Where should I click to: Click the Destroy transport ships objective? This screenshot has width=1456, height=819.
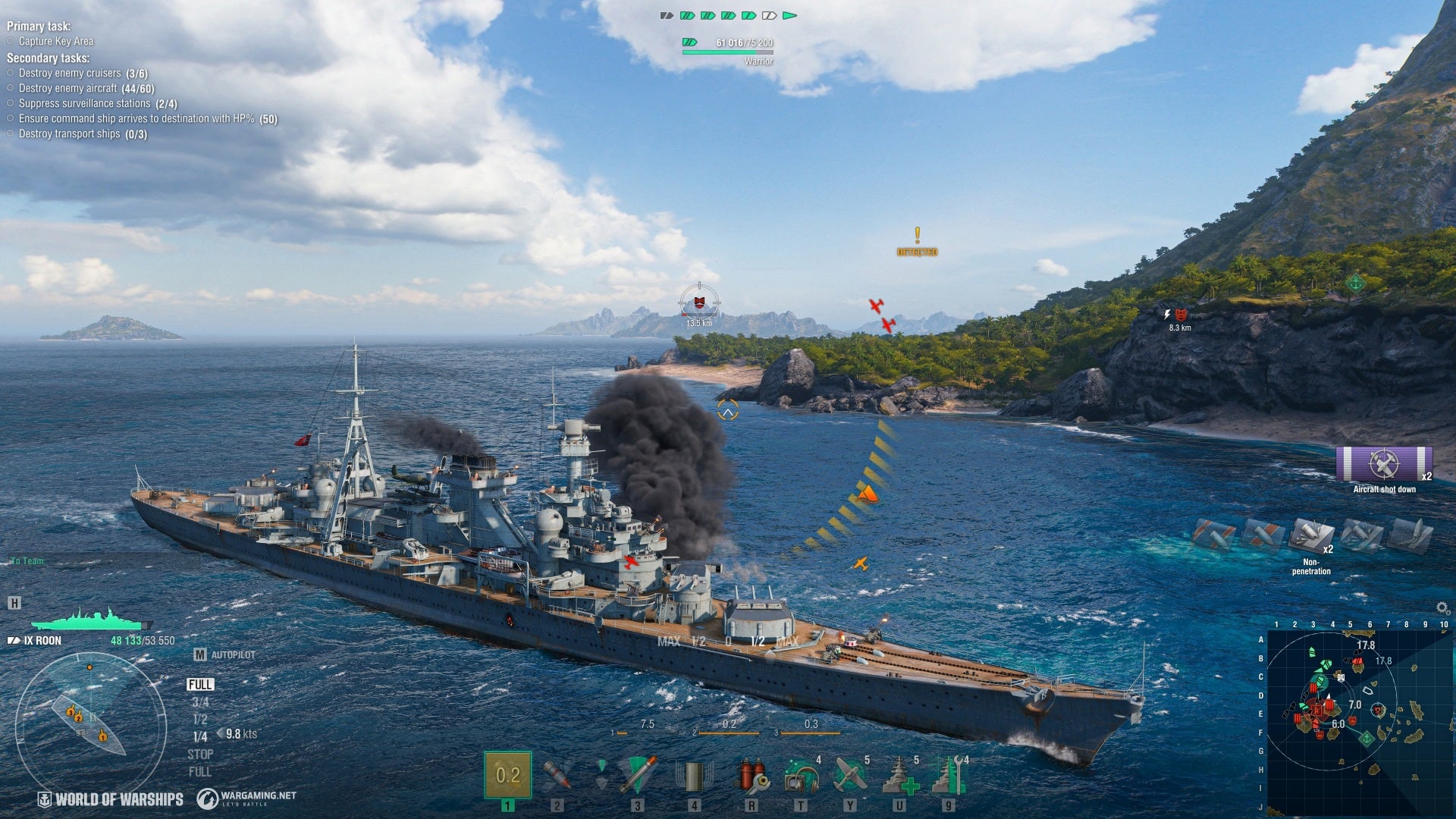(x=82, y=134)
